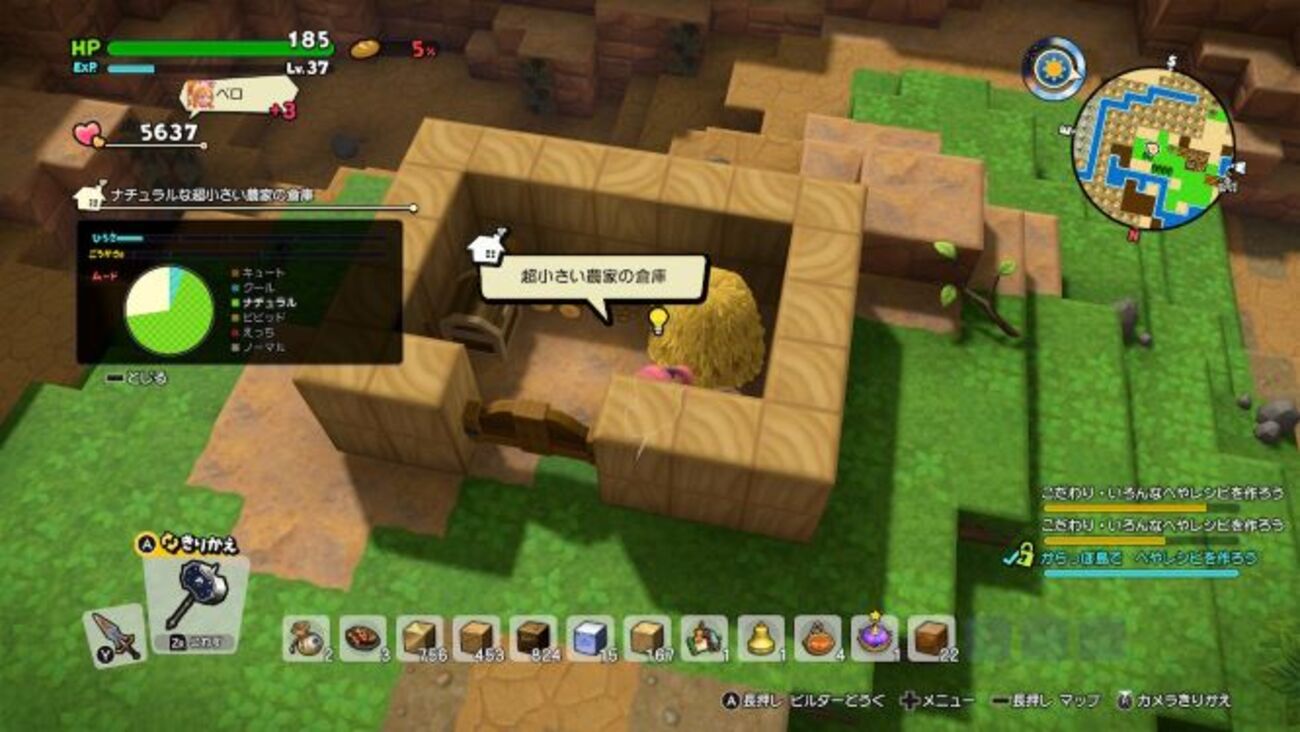
Task: Select the からっぽ島で quest tracker entry
Action: (1146, 559)
